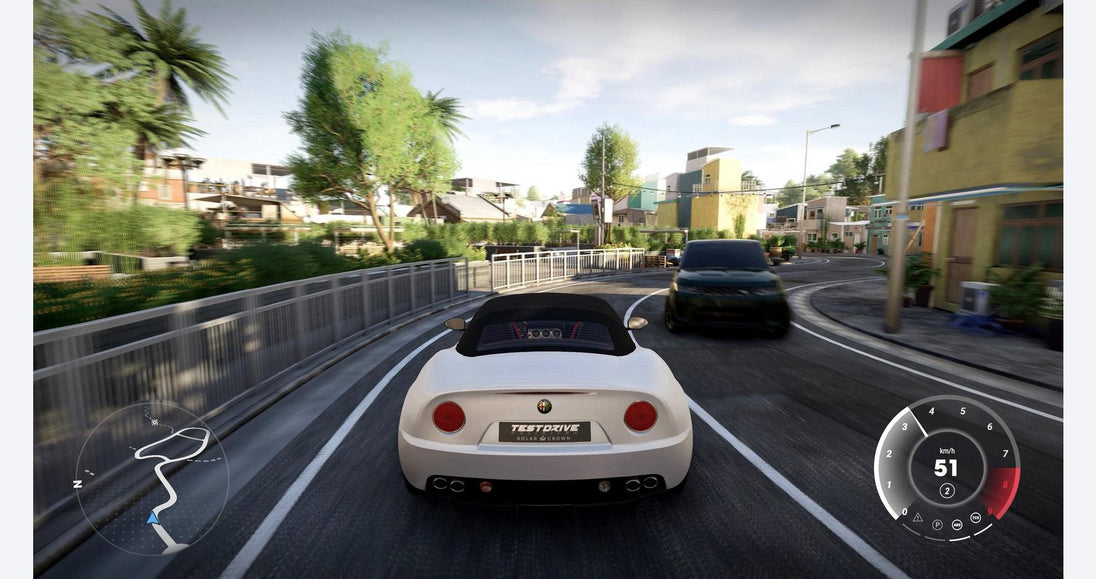
Task: Click the small marker icon on the minimap
Action: (155, 422)
